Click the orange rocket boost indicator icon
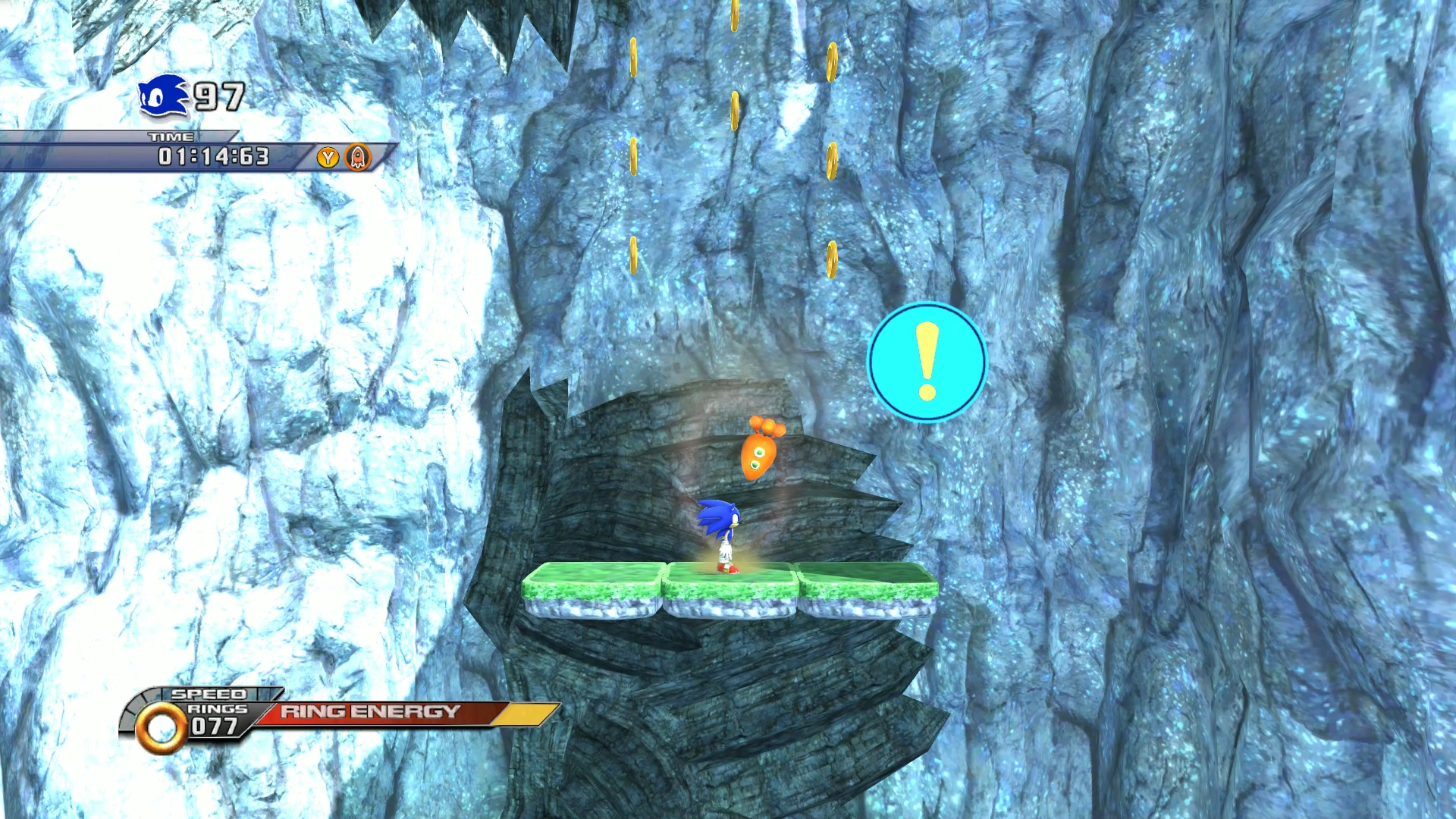Image resolution: width=1456 pixels, height=819 pixels. click(356, 158)
